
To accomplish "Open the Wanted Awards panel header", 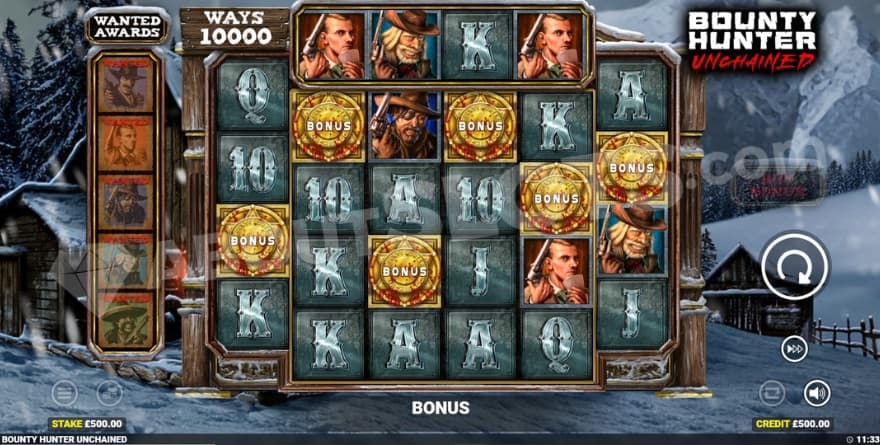I will coord(125,27).
